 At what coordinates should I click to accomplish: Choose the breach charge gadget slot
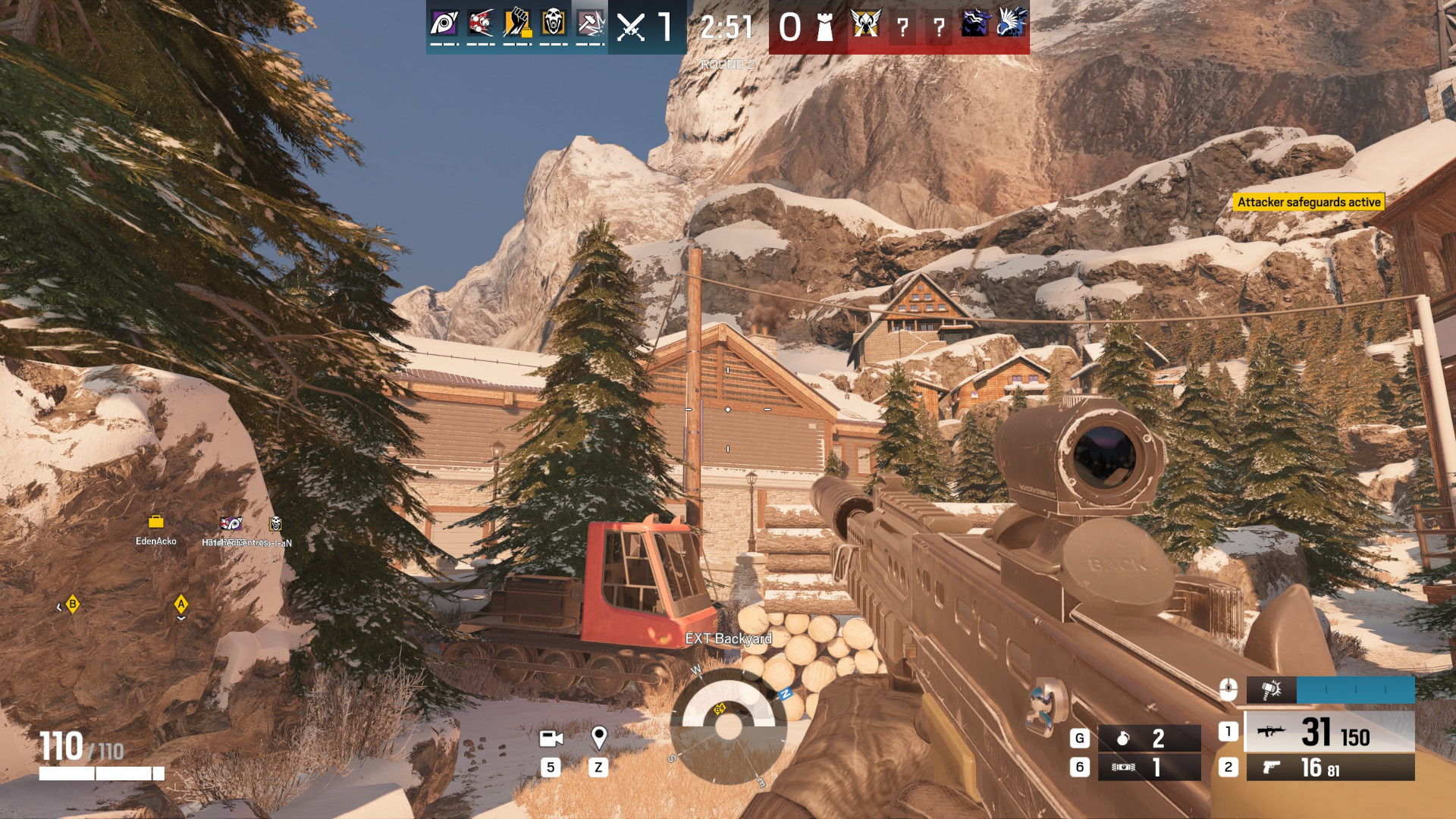tap(1148, 767)
